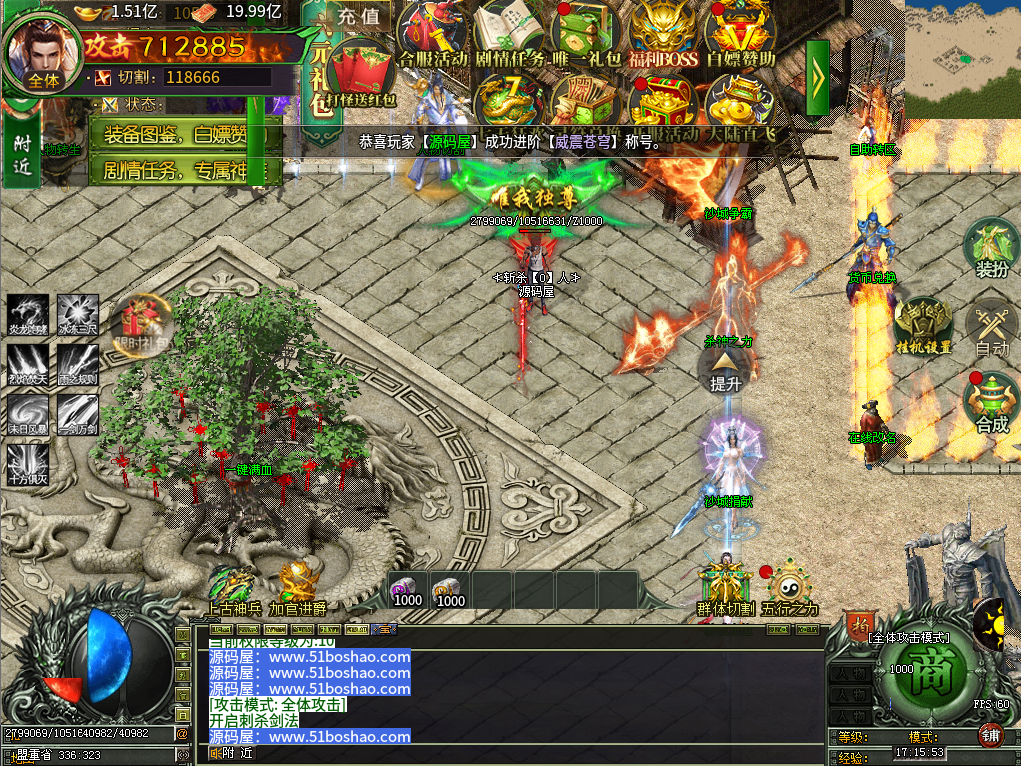Open the 剧情任务 story quest book icon
Viewport: 1021px width, 766px height.
click(x=507, y=32)
